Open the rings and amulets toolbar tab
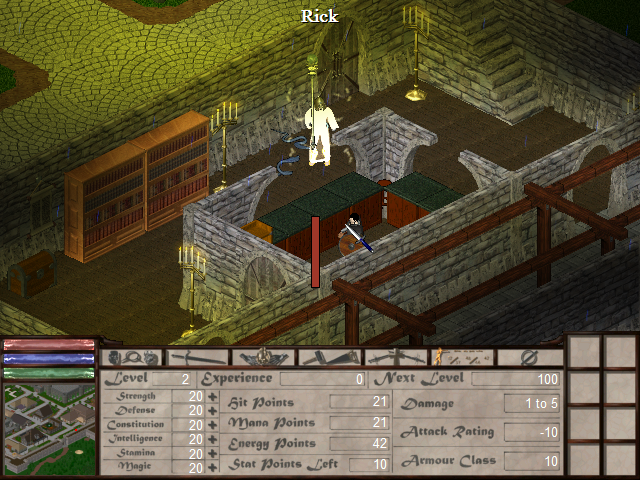The height and width of the screenshot is (480, 640). pyautogui.click(x=132, y=357)
